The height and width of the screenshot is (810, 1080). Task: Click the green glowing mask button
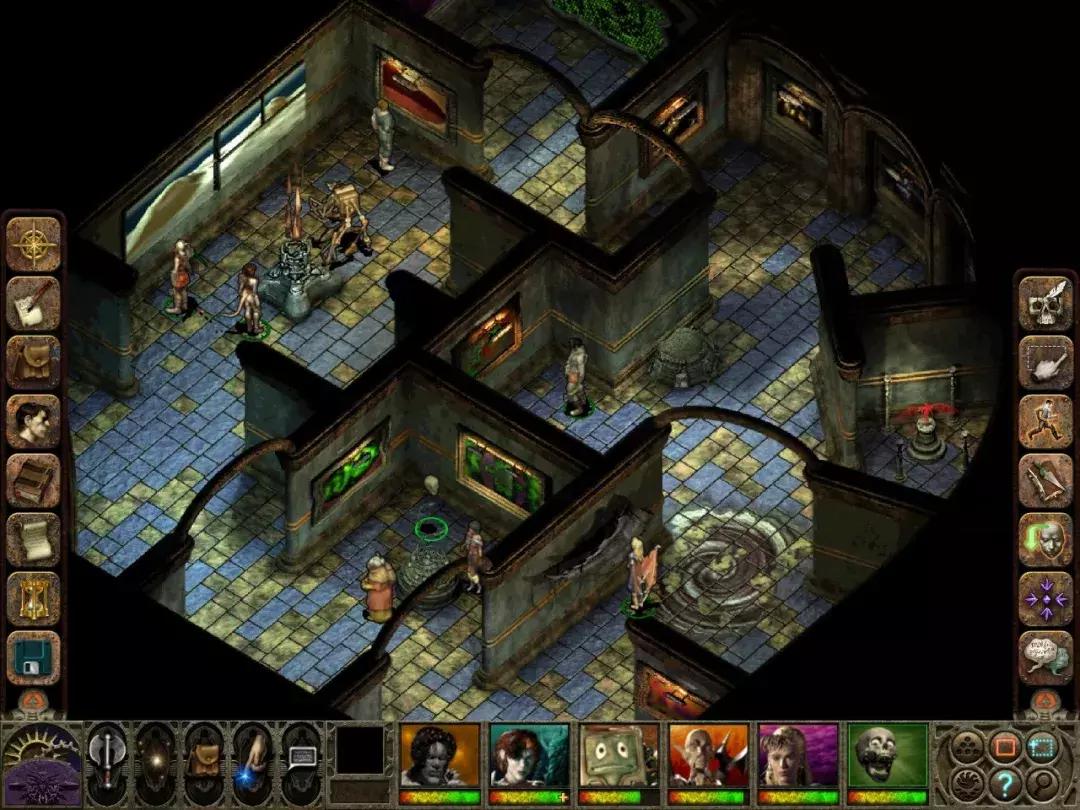point(1045,539)
